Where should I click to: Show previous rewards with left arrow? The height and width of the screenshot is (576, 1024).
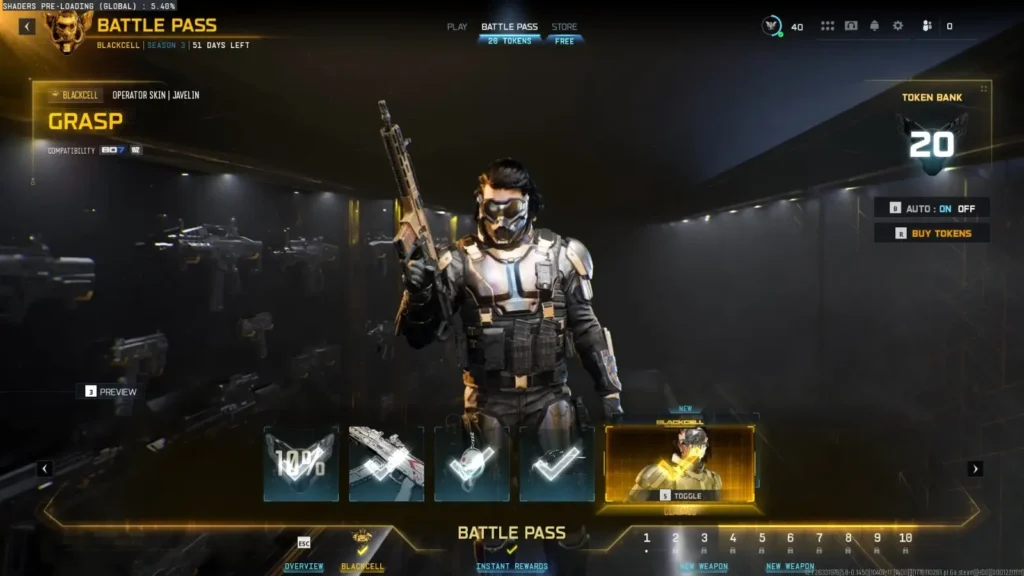[45, 468]
